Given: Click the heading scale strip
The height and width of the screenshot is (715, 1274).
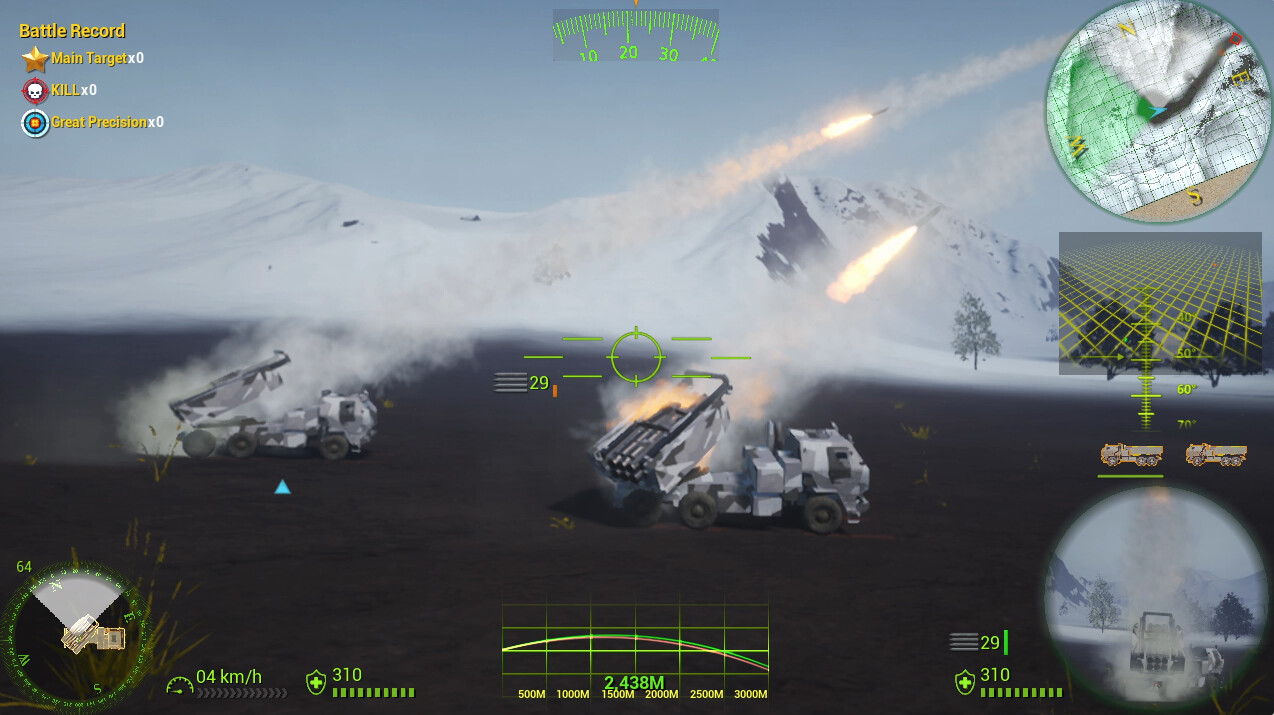Looking at the screenshot, I should point(636,35).
